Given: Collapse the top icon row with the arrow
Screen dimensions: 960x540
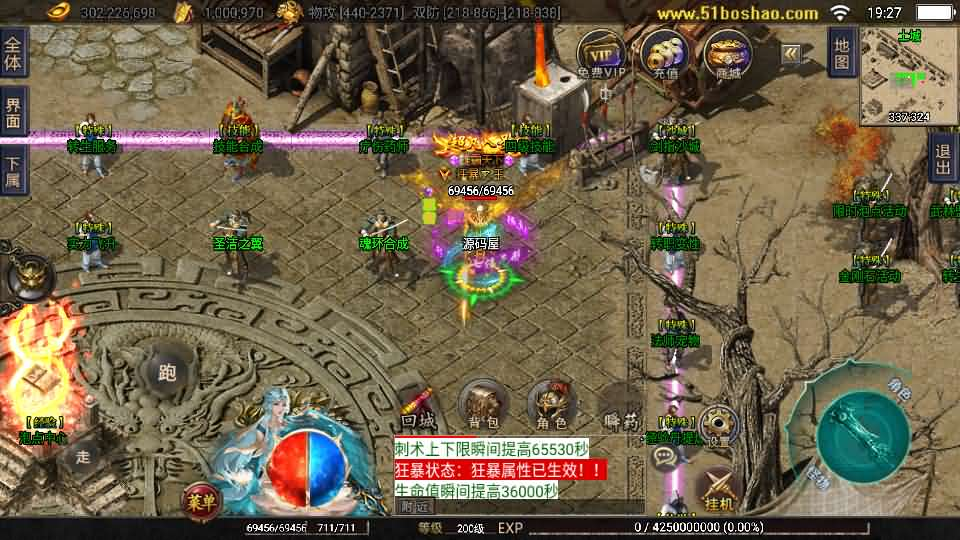Looking at the screenshot, I should [x=791, y=54].
